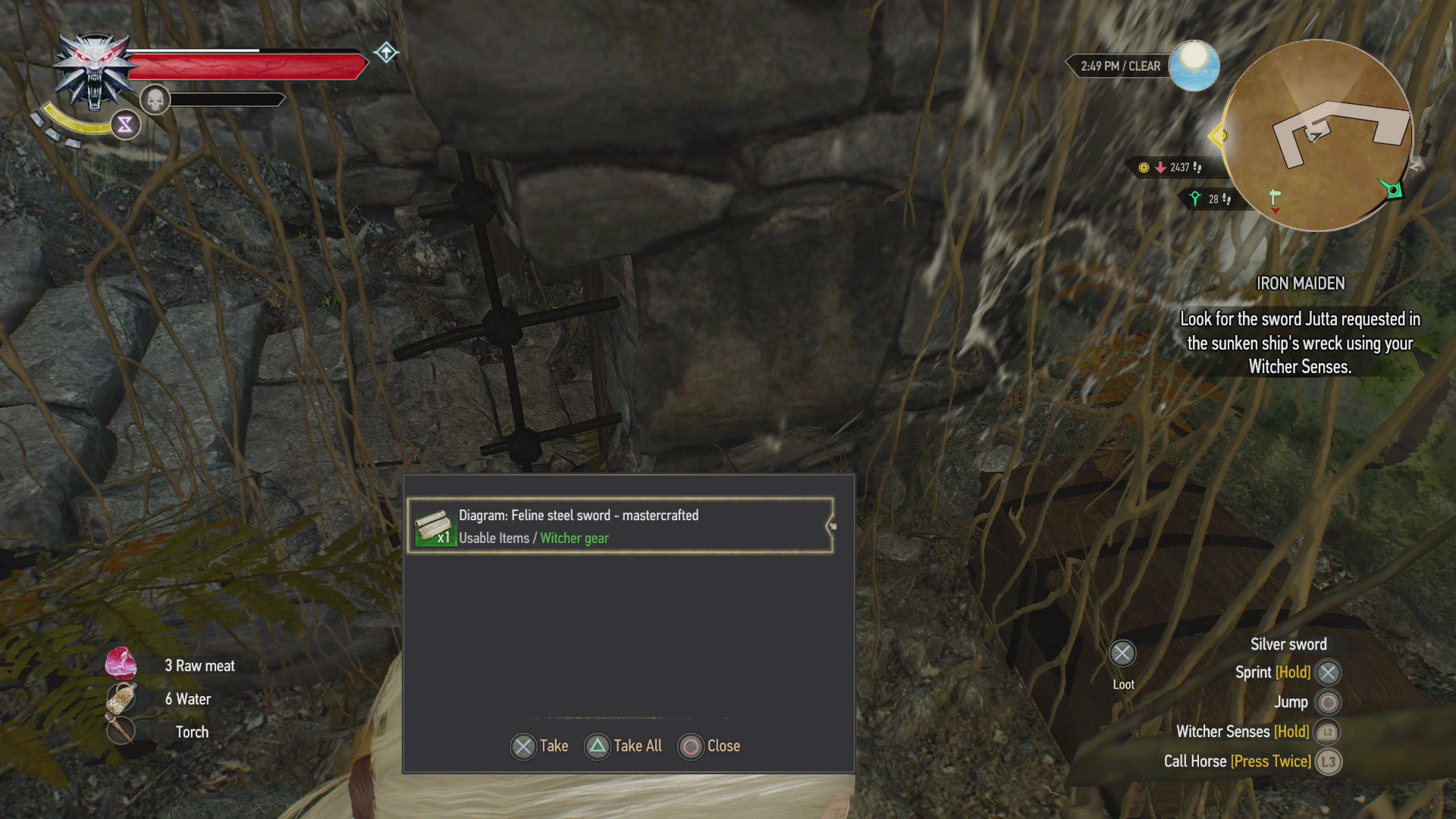Select the Feline steel sword diagram row
The width and height of the screenshot is (1456, 819).
(620, 526)
